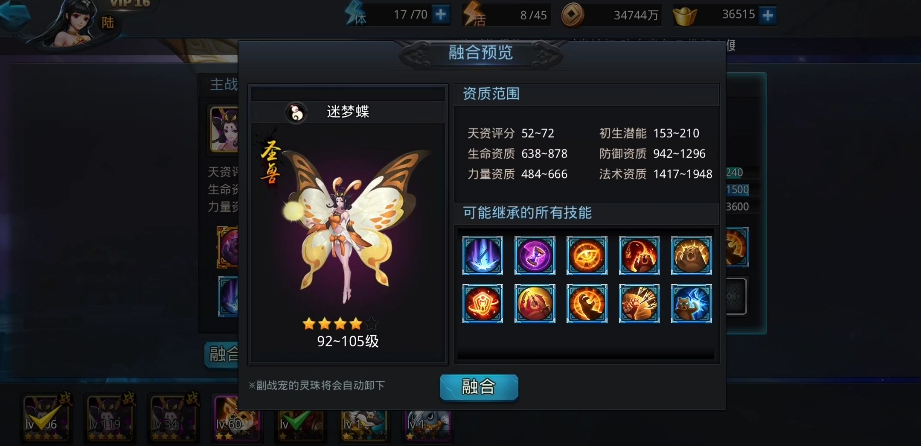The width and height of the screenshot is (921, 446).
Task: Inspect the bear with arrows skill
Action: pos(639,302)
